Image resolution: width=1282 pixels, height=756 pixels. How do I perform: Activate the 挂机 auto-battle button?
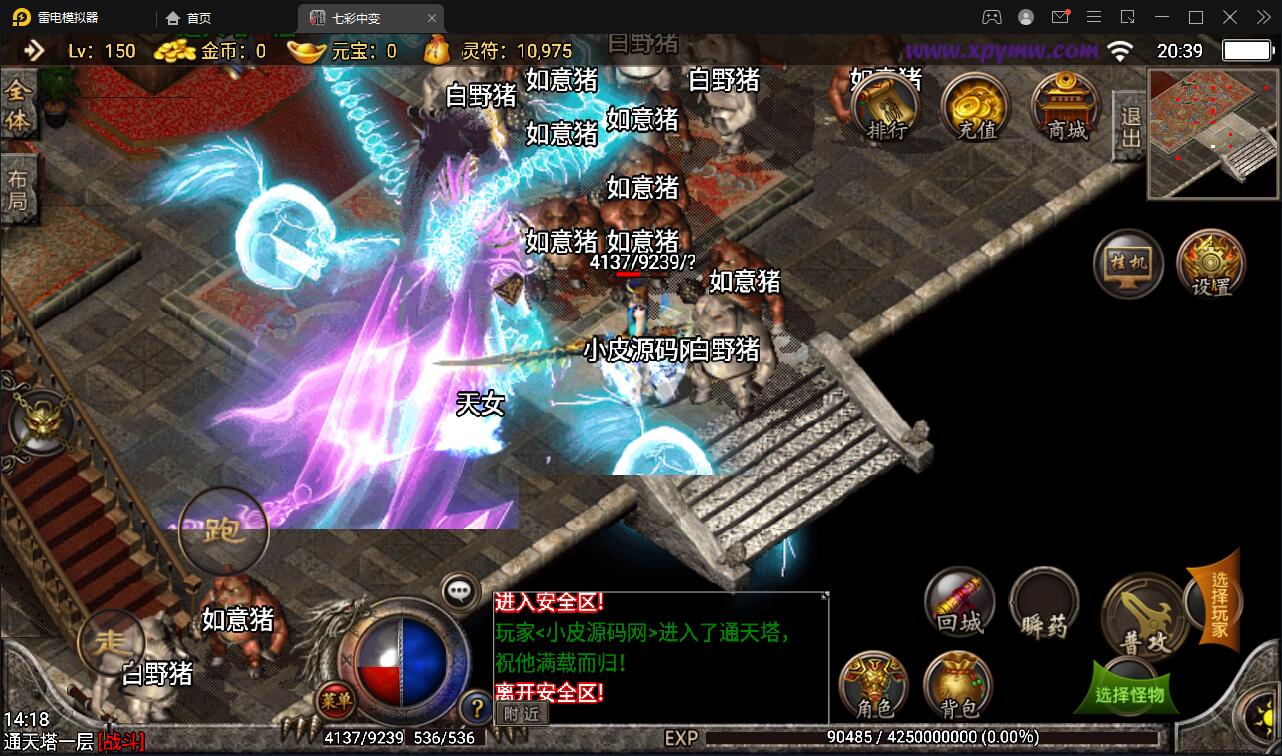point(1128,264)
